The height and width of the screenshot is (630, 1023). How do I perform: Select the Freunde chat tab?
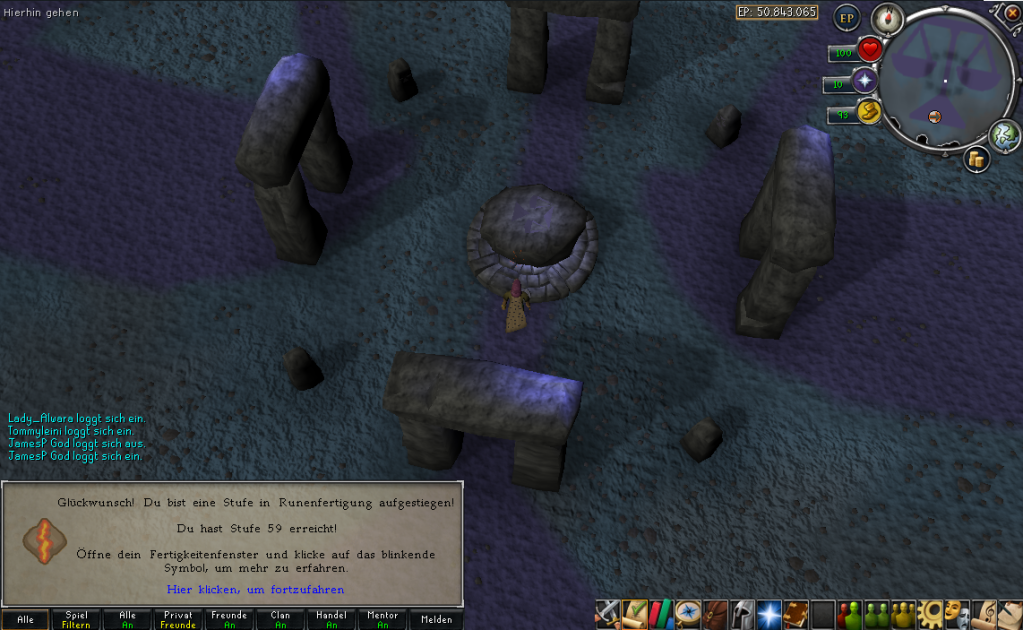tap(229, 620)
